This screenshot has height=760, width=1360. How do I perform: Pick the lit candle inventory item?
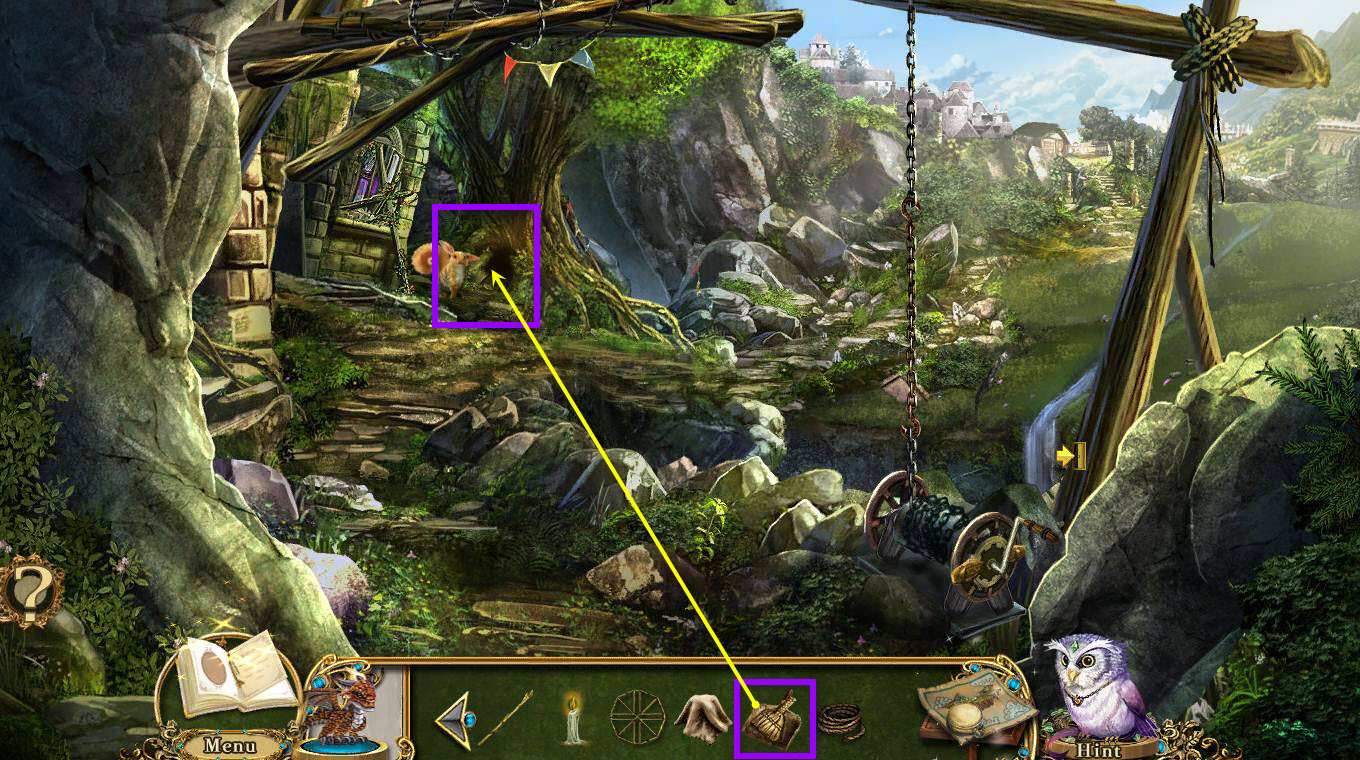[x=573, y=718]
